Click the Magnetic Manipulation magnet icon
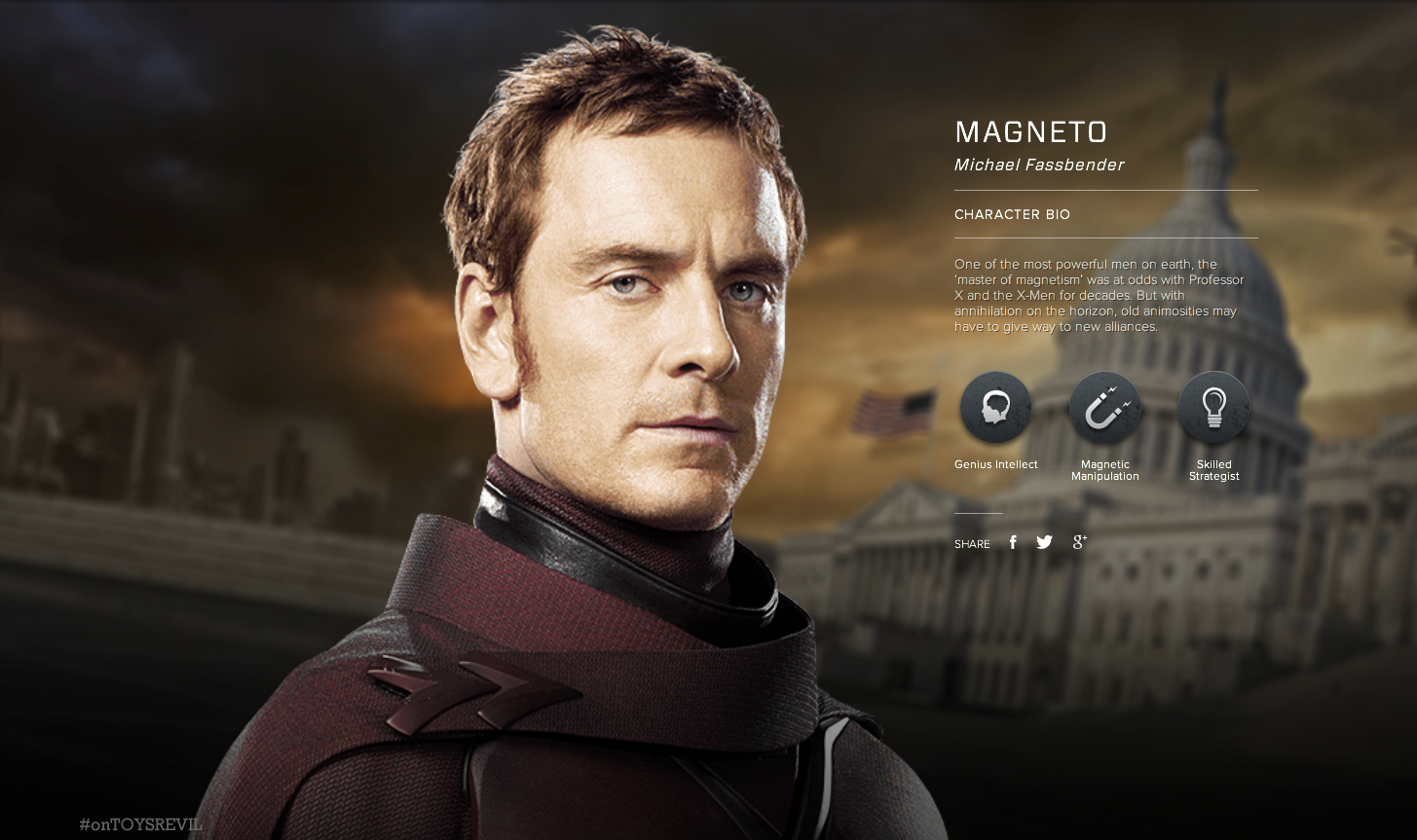Screen dimensions: 1417x840 pos(1104,407)
